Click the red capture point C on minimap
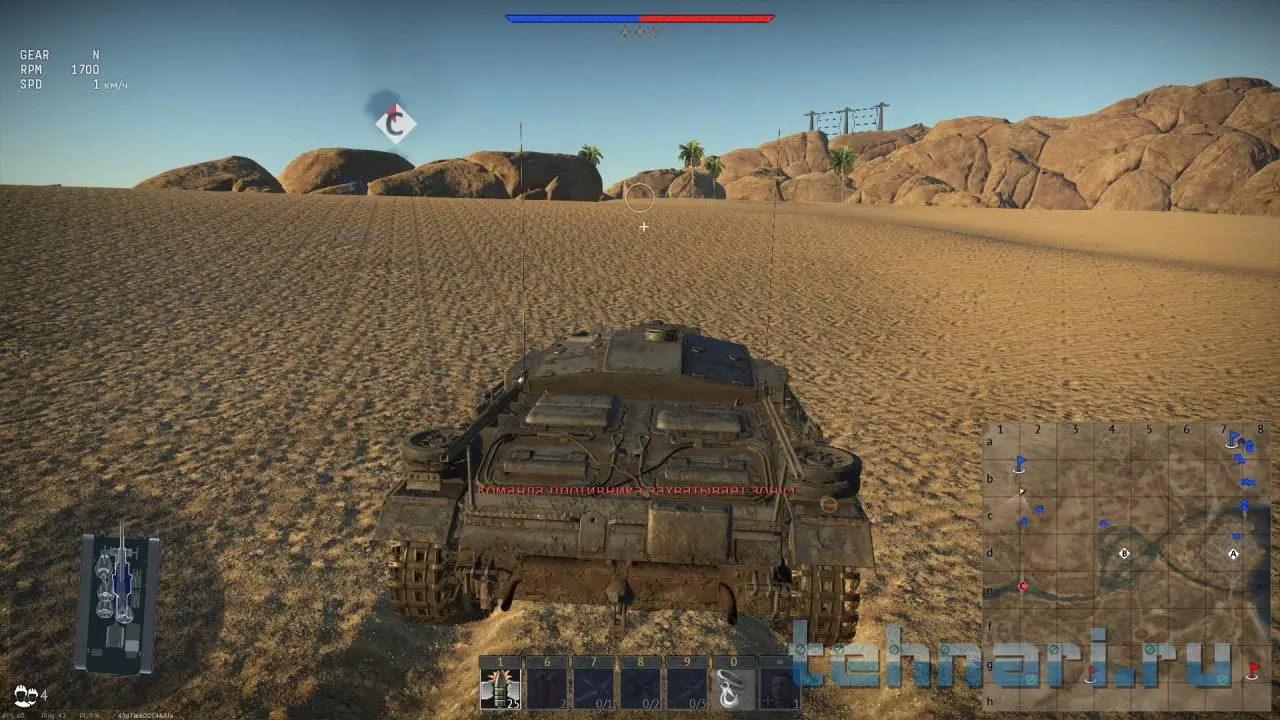Image resolution: width=1280 pixels, height=720 pixels. pyautogui.click(x=1023, y=587)
